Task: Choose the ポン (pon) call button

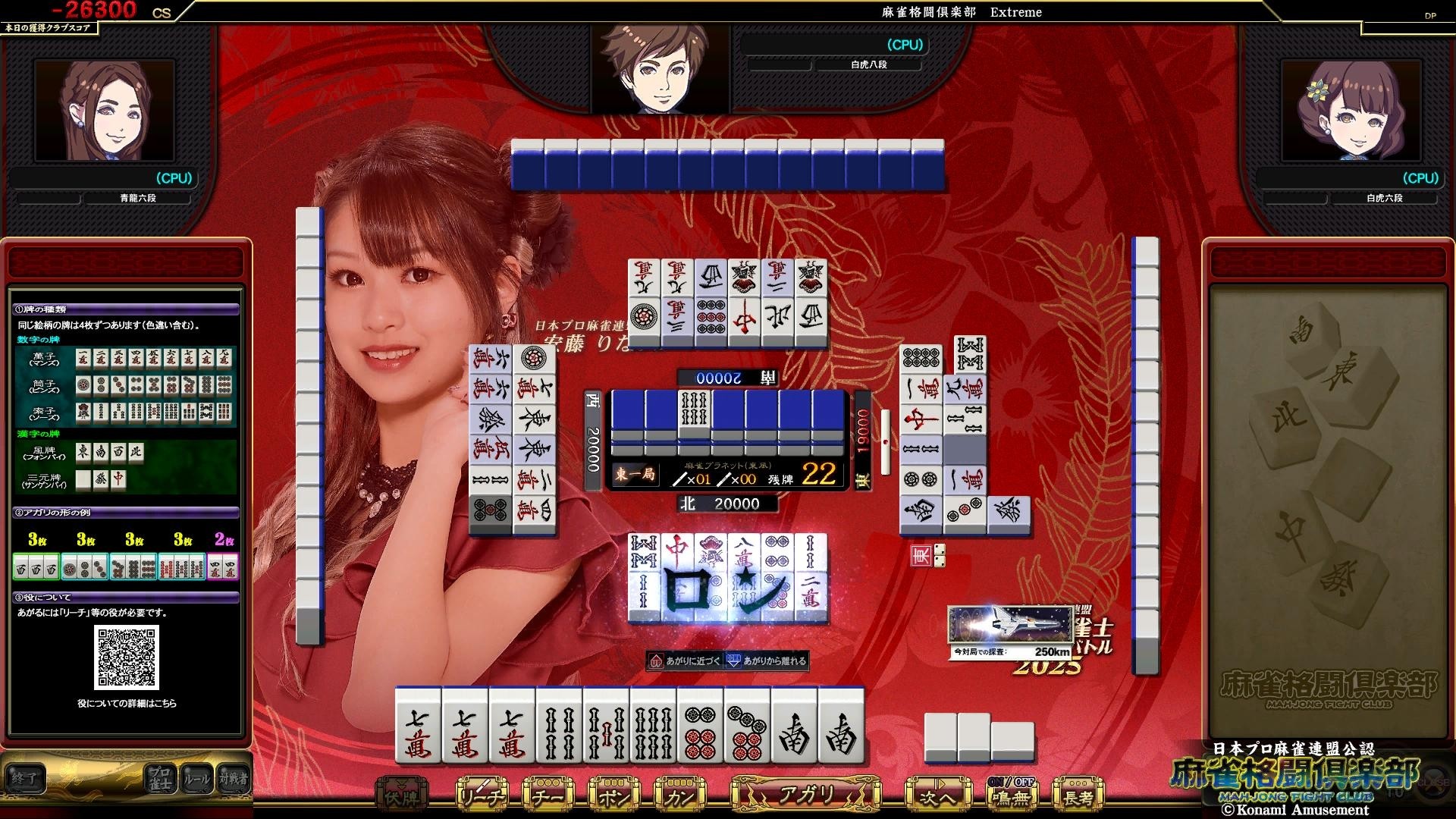Action: pos(613,796)
